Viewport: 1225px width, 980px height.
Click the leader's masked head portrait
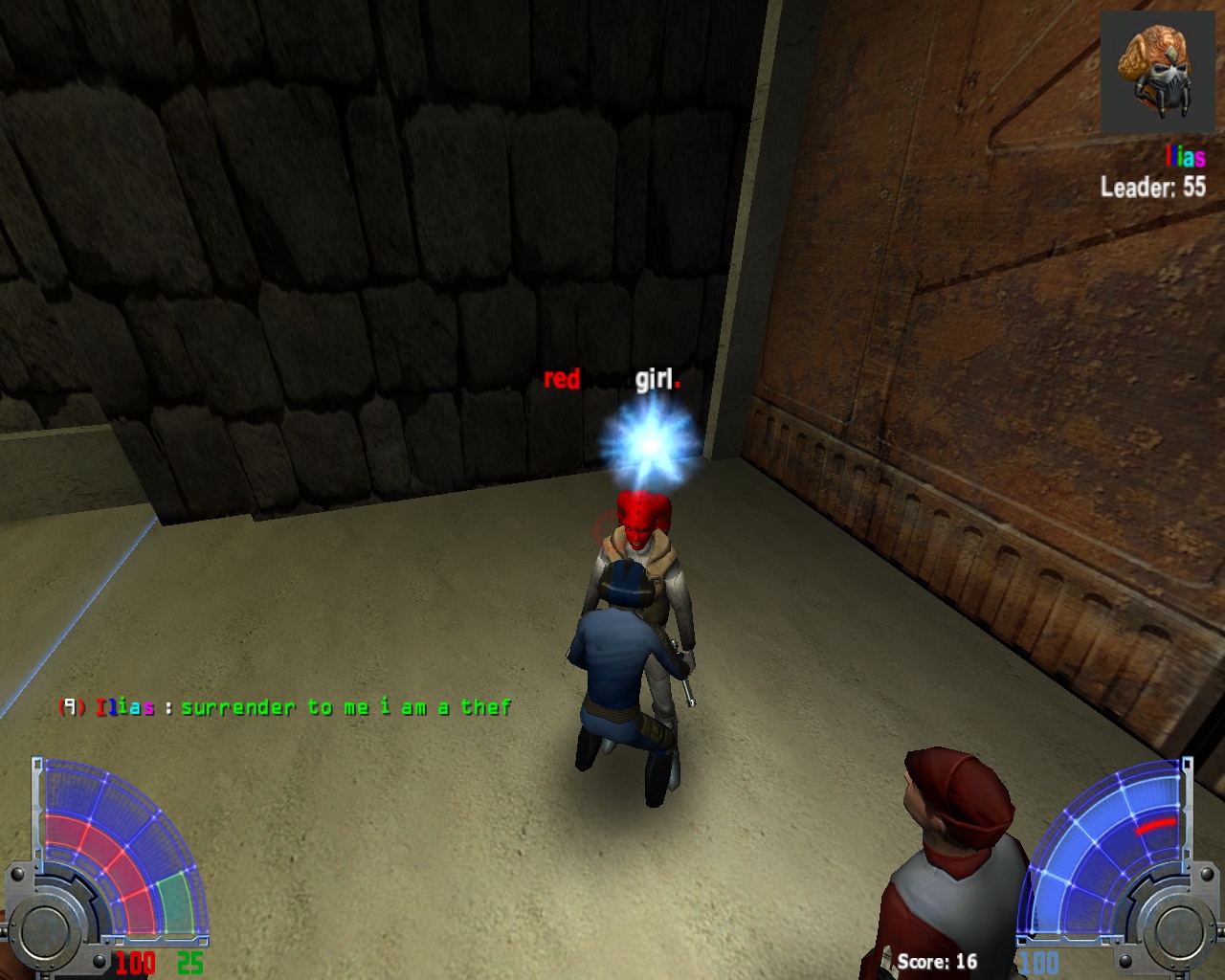click(x=1159, y=73)
